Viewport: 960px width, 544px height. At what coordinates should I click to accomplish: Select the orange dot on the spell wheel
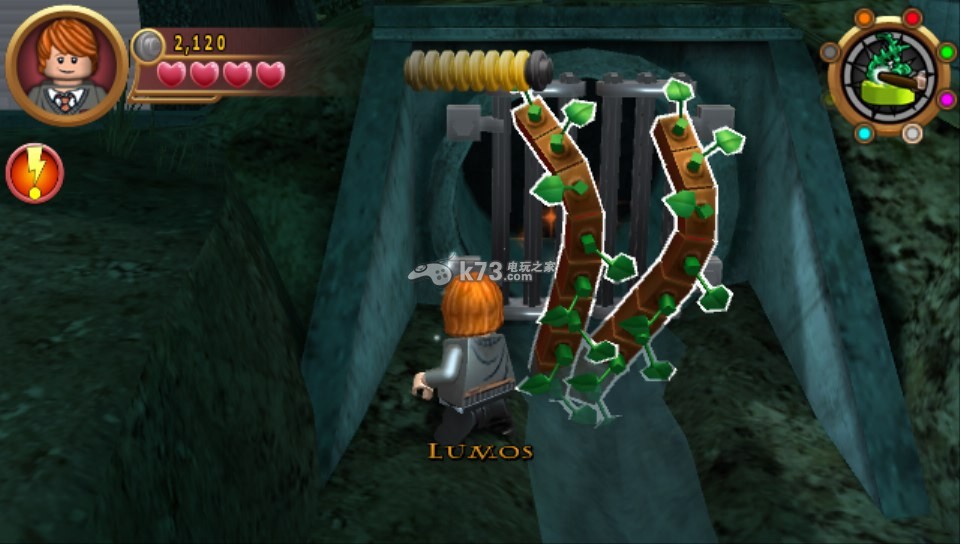click(864, 19)
